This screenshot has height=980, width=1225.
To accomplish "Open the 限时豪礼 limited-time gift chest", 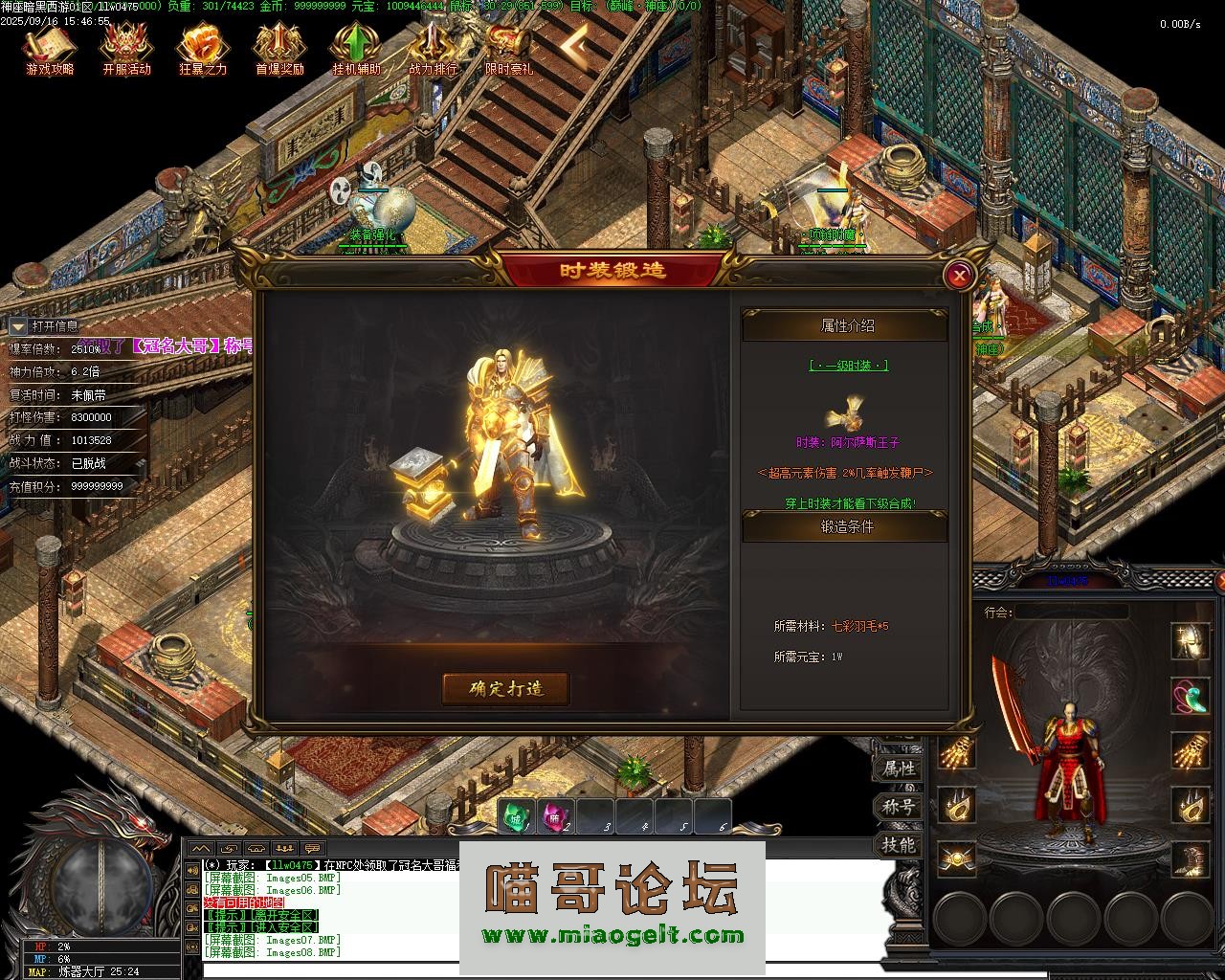I will click(x=508, y=48).
